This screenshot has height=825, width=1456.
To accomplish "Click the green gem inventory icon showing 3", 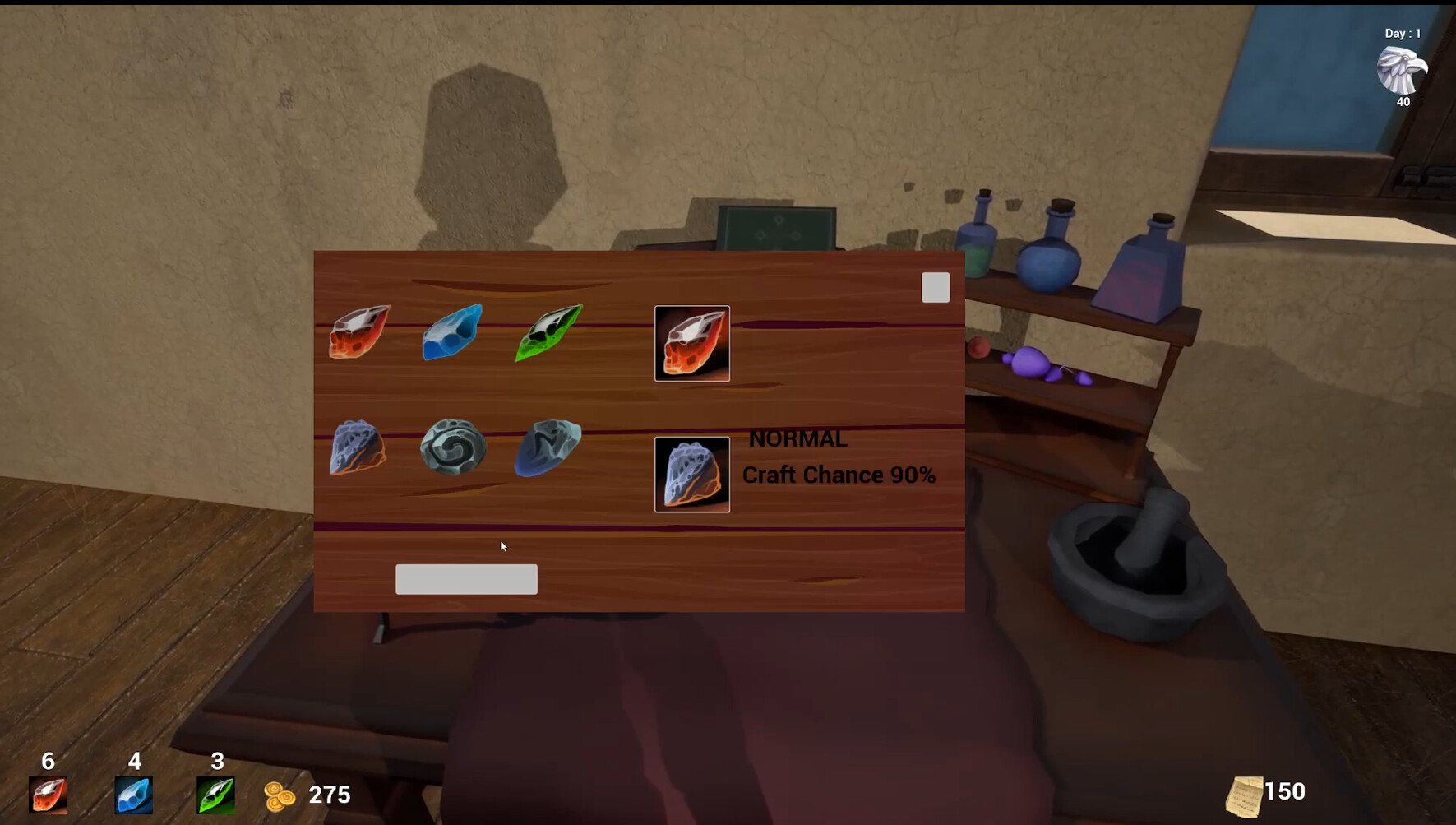I will tap(215, 794).
